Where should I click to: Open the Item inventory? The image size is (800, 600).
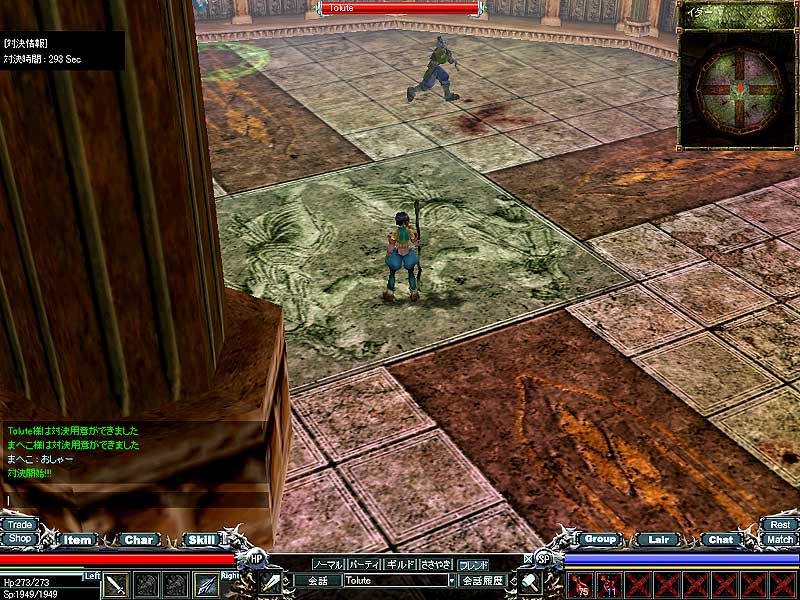click(78, 540)
